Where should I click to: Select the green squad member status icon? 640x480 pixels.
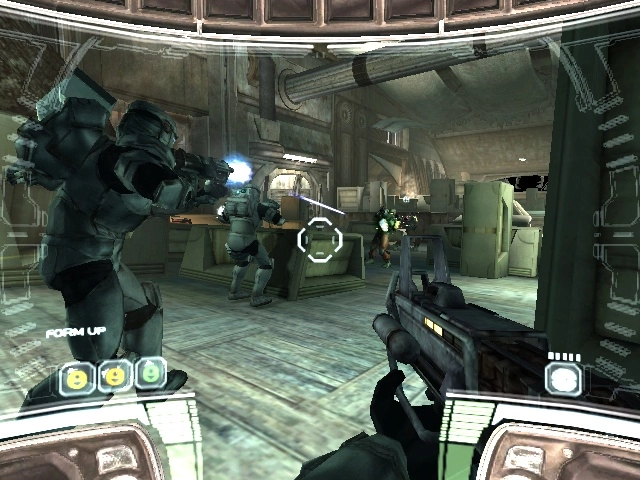pos(150,374)
